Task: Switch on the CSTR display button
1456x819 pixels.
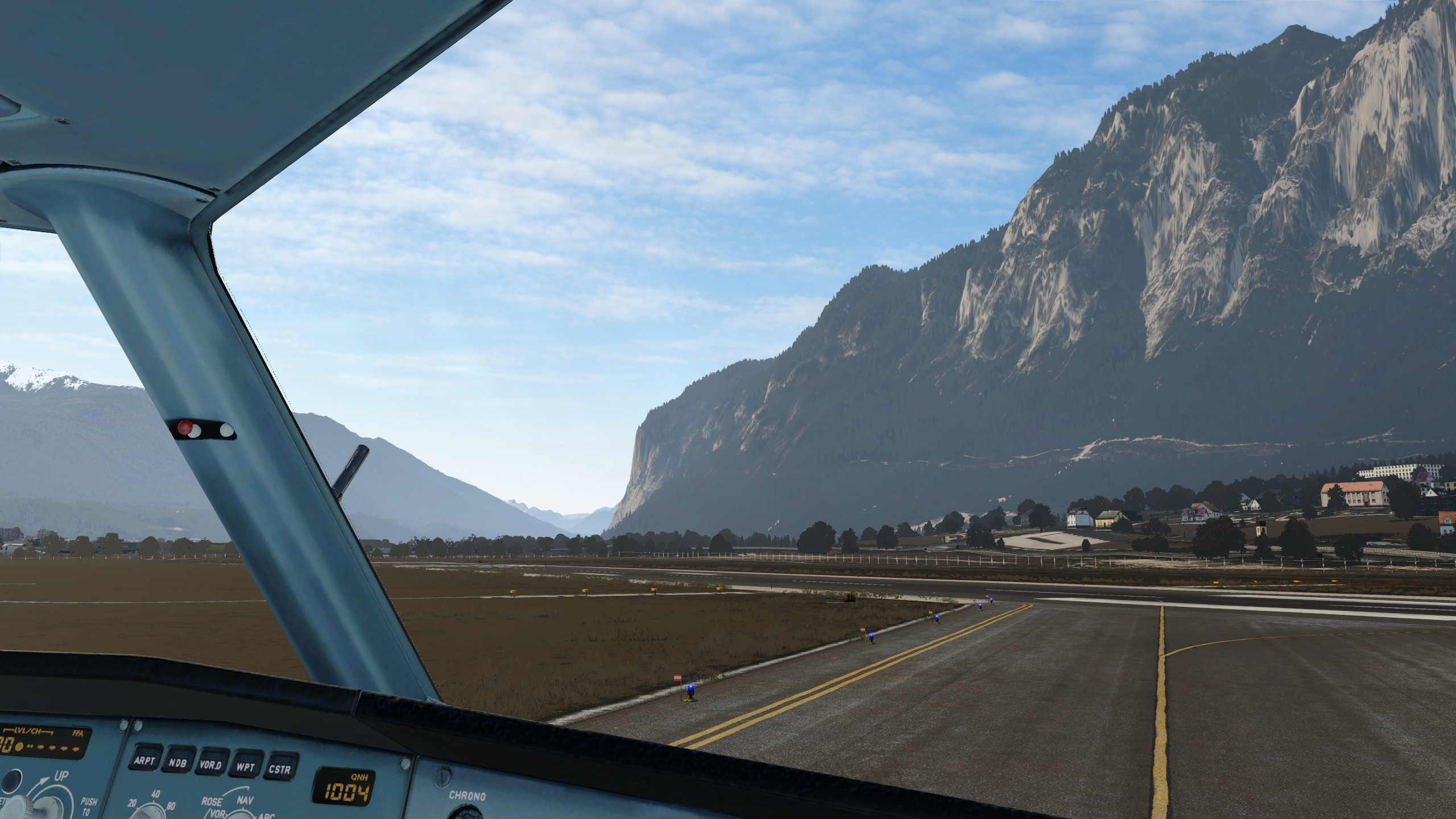Action: tap(280, 770)
